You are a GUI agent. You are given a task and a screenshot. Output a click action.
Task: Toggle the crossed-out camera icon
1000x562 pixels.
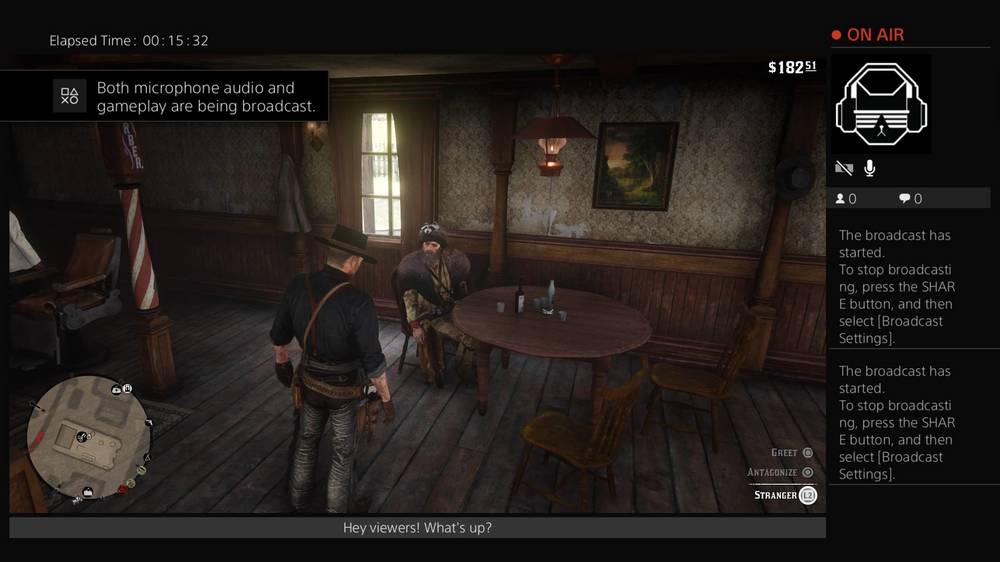[843, 168]
